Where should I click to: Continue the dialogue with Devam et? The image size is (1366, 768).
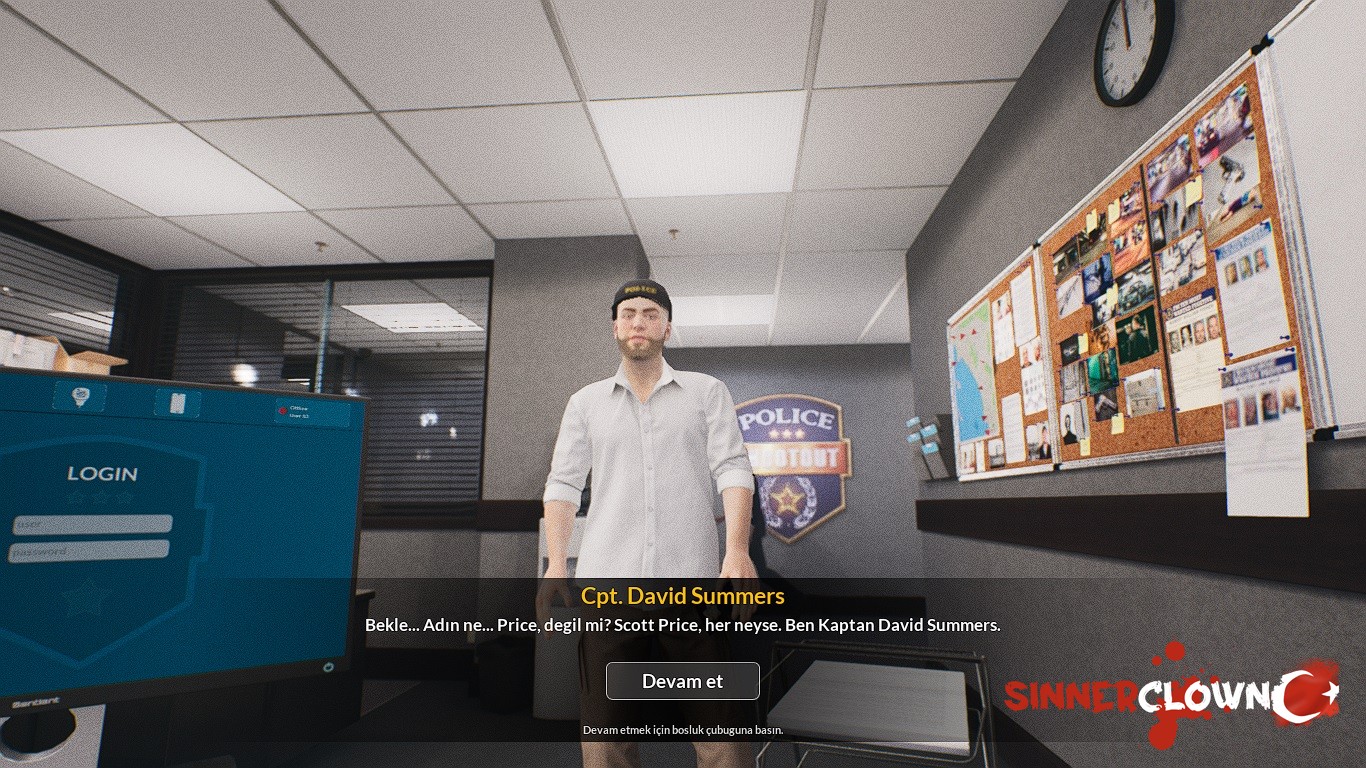pos(682,681)
